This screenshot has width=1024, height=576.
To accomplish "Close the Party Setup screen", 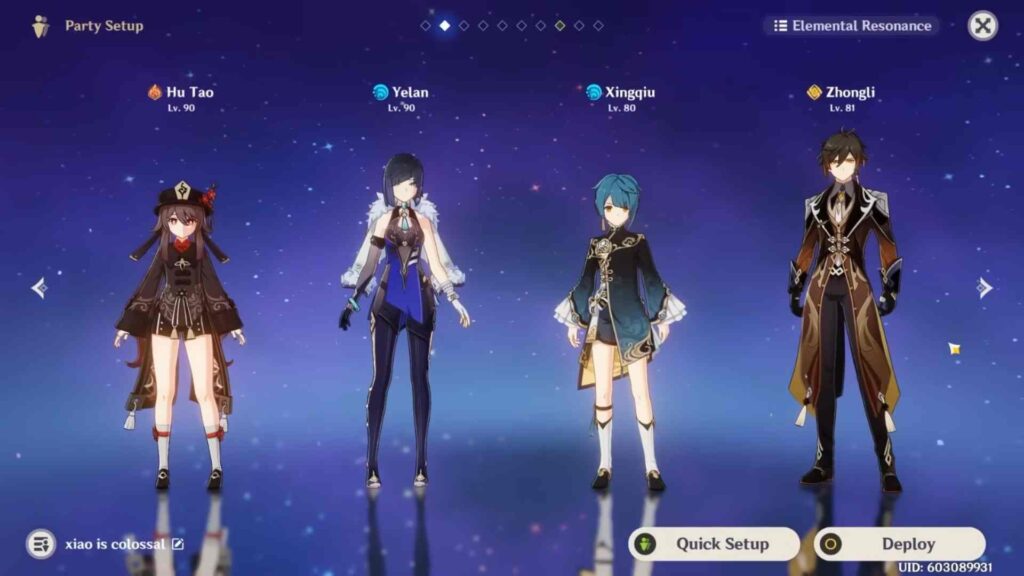I will [x=983, y=26].
